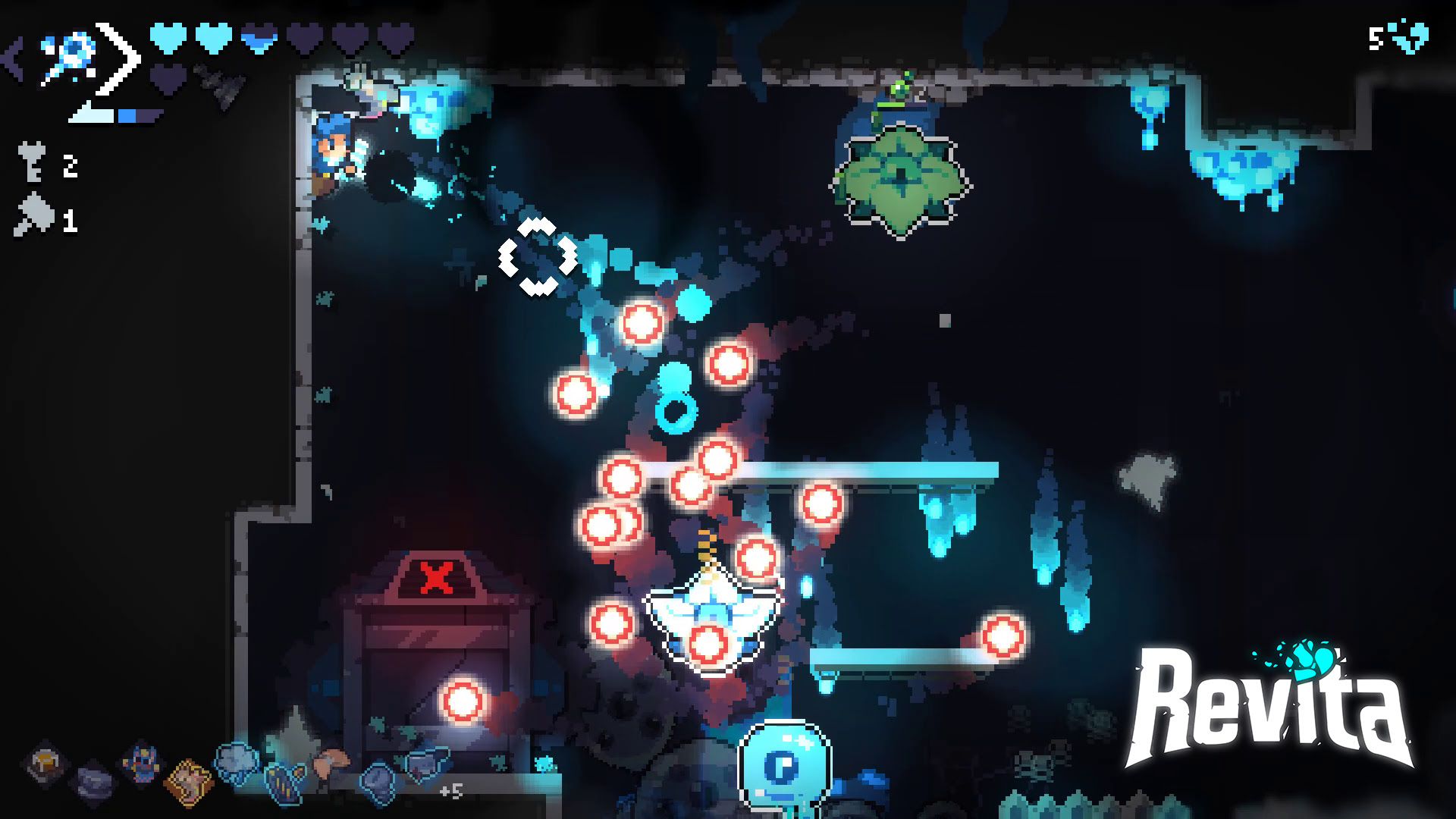Click the white right weapon-cycle arrow
The width and height of the screenshot is (1456, 819).
pos(121,59)
